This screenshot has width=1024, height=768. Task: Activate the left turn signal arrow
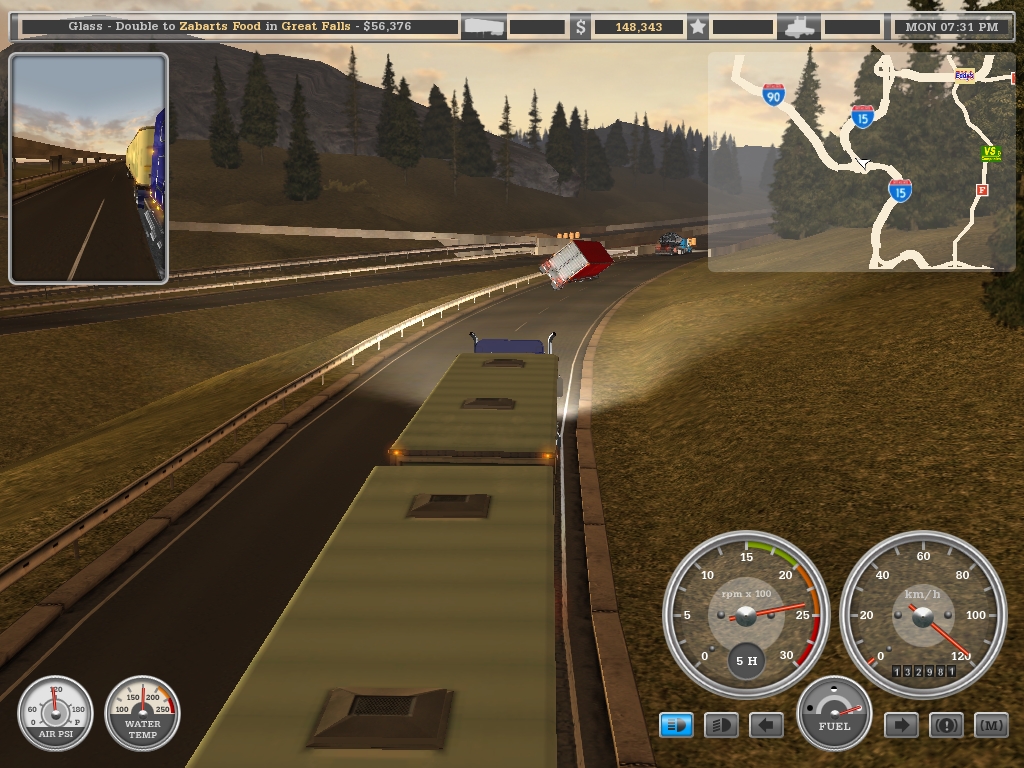[x=767, y=725]
